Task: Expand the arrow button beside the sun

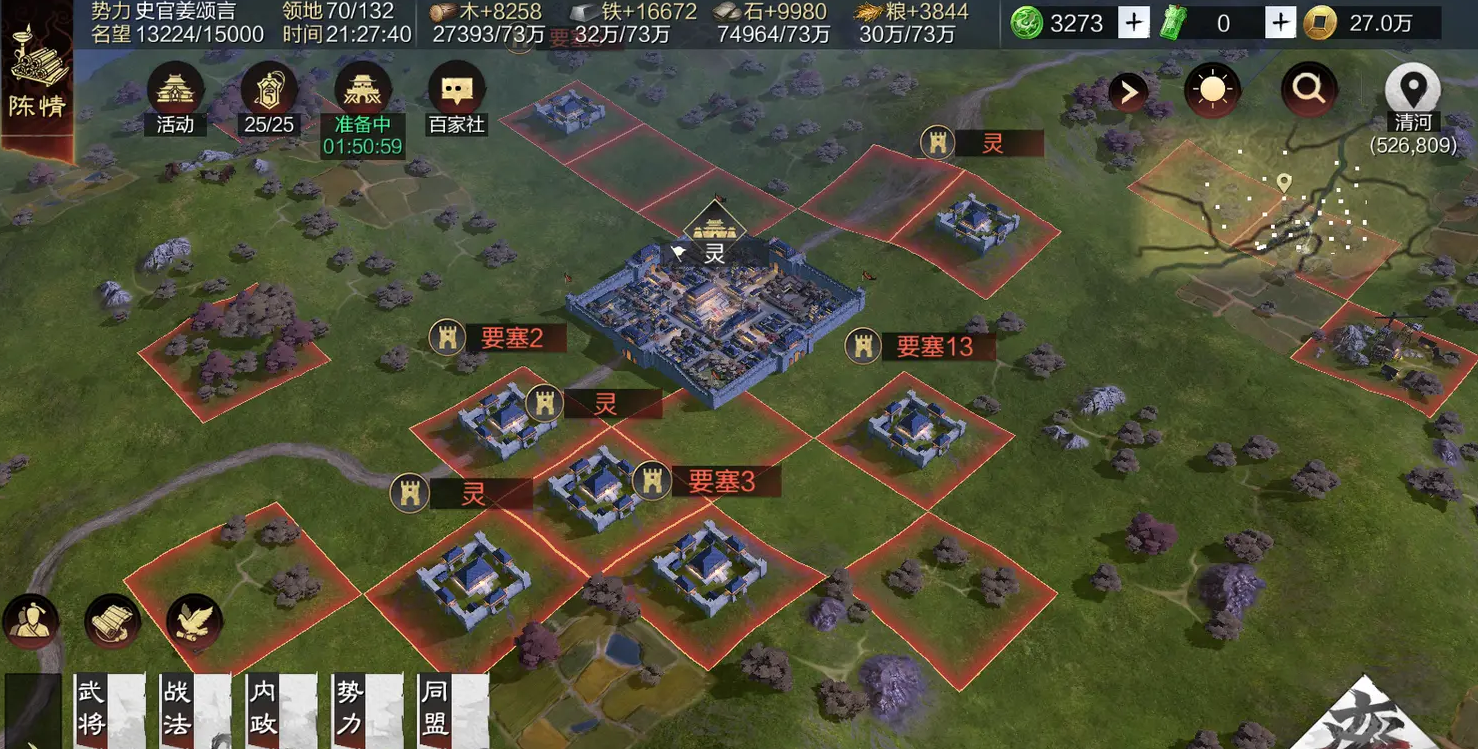Action: click(x=1128, y=93)
